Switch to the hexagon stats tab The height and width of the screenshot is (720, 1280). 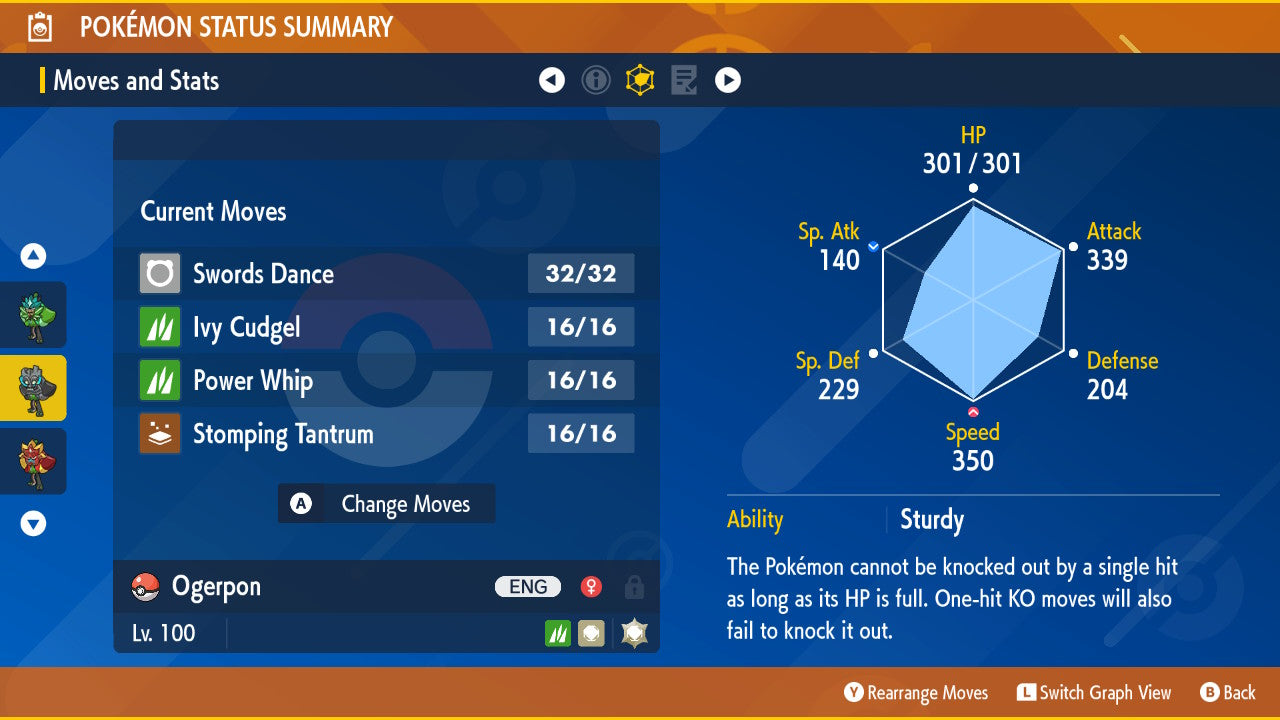coord(640,80)
